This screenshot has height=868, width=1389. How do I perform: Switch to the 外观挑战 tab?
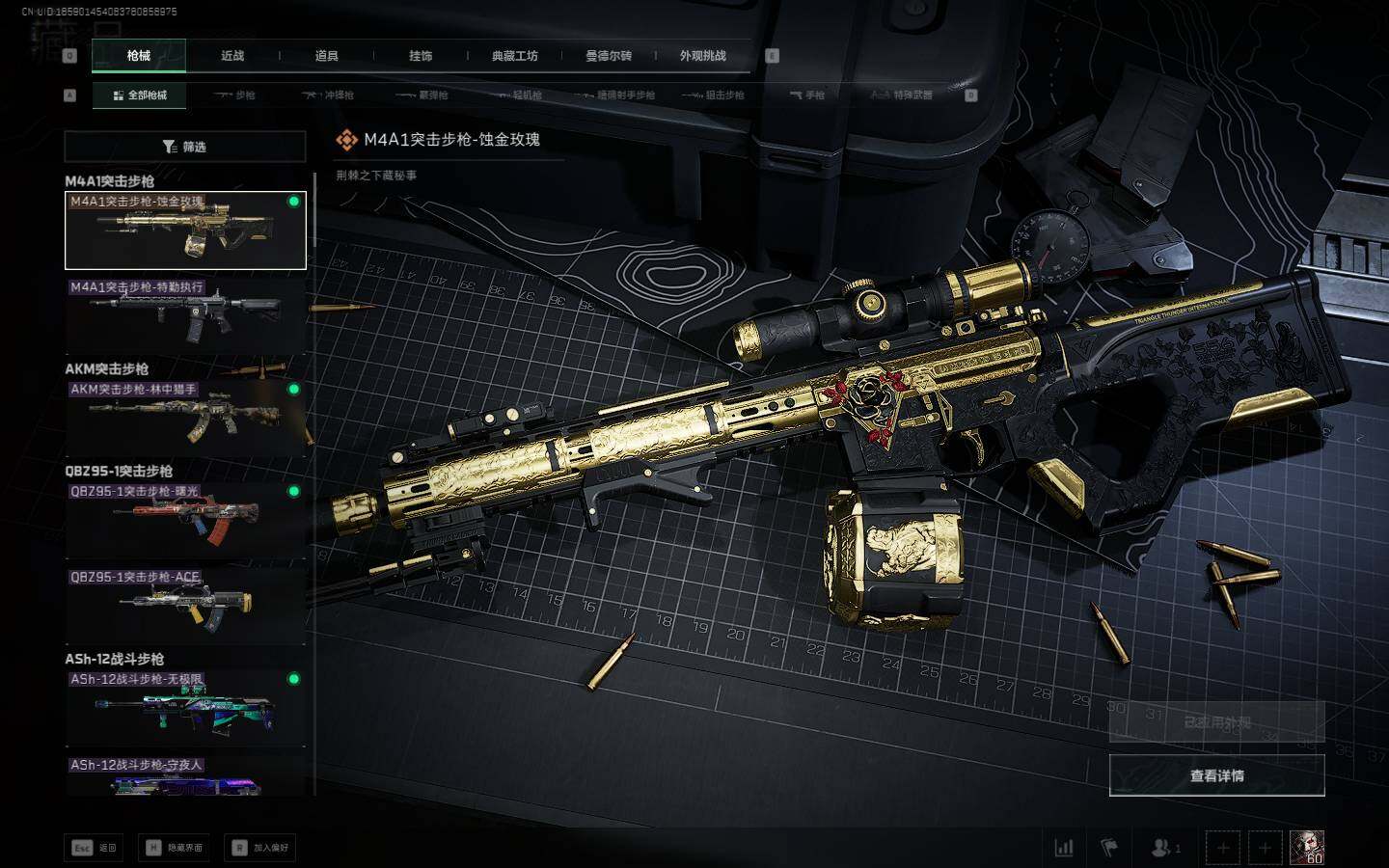pos(702,56)
